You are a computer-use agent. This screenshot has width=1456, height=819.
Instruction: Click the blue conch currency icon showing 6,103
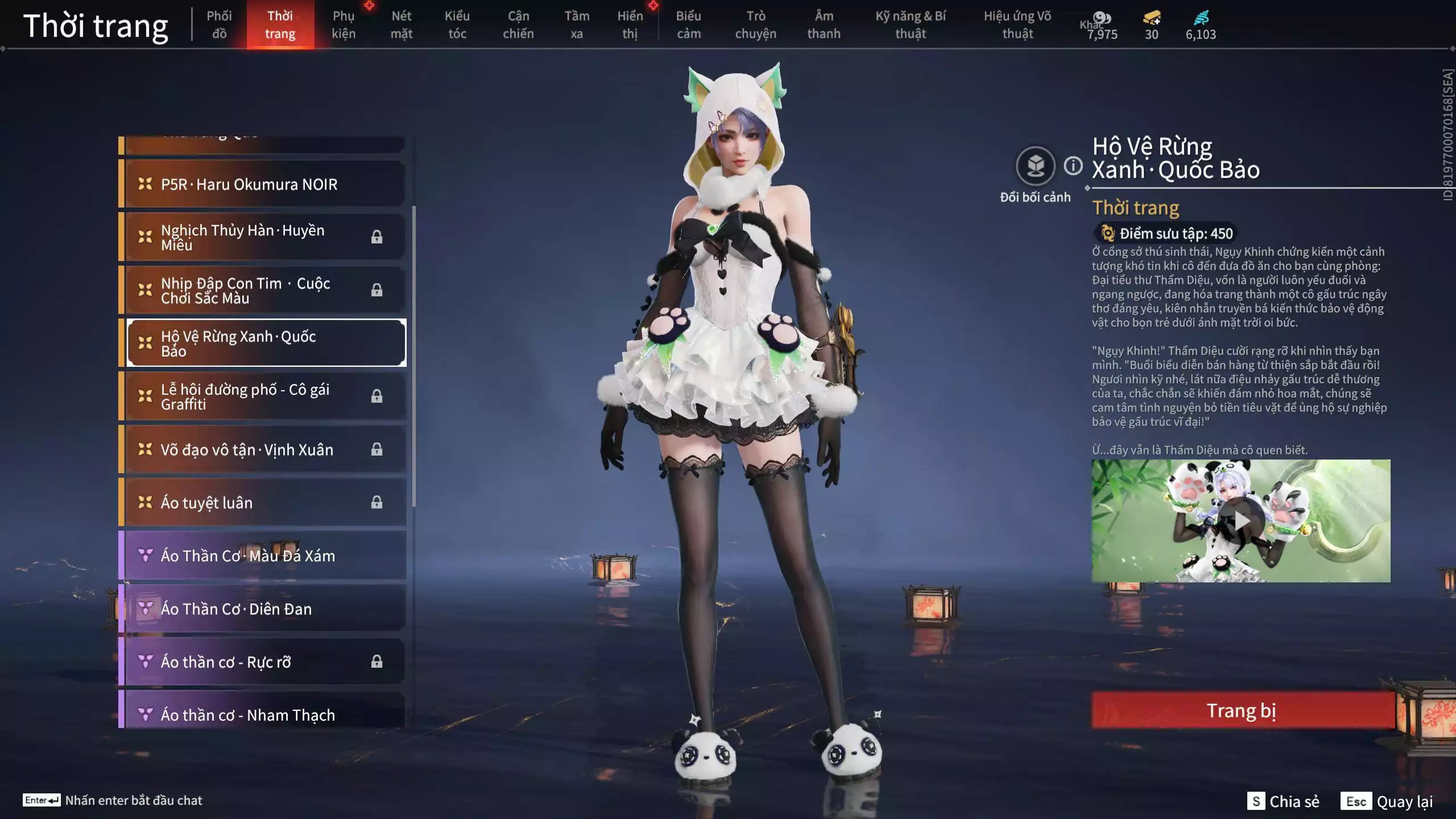click(x=1201, y=18)
